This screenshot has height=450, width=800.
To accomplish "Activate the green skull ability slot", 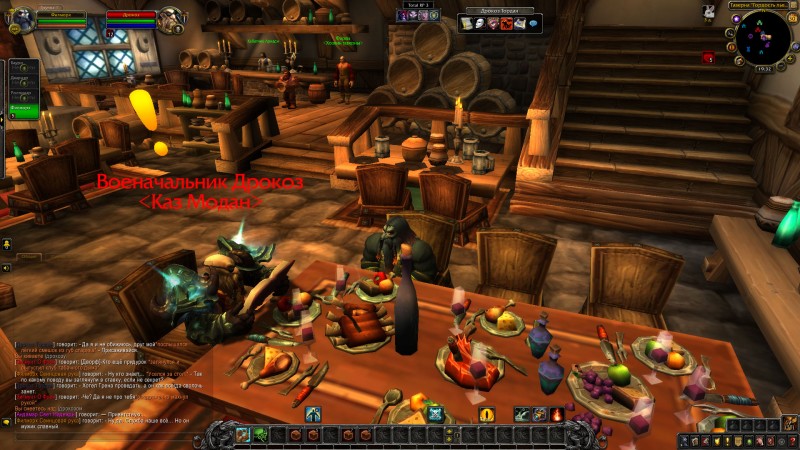I will 259,435.
